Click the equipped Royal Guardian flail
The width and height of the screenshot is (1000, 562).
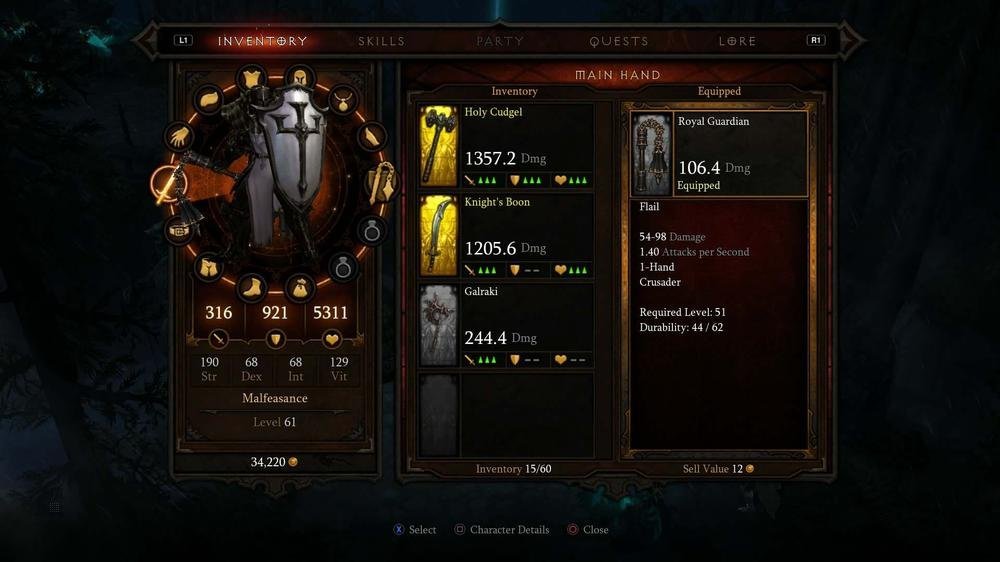719,154
